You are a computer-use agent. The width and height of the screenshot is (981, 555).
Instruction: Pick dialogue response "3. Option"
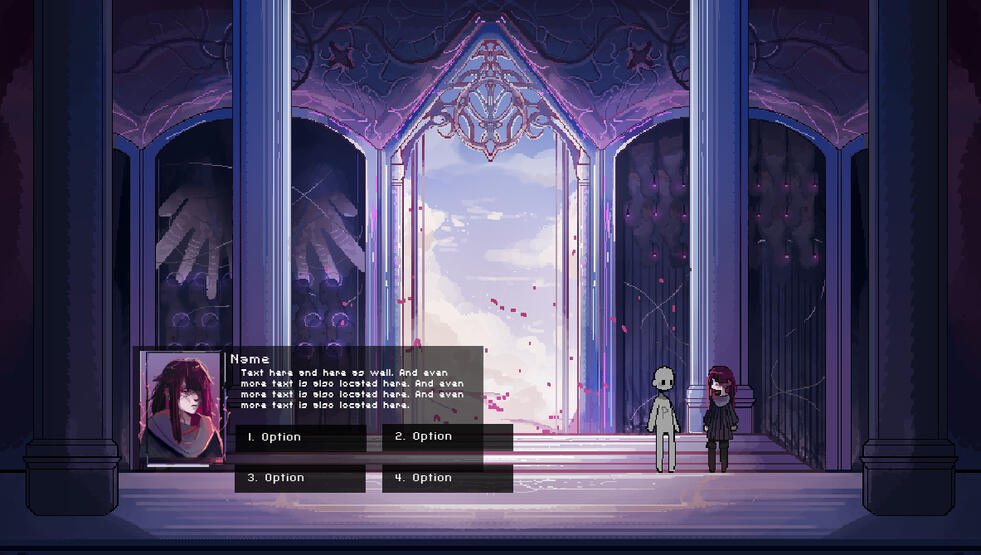[x=300, y=478]
